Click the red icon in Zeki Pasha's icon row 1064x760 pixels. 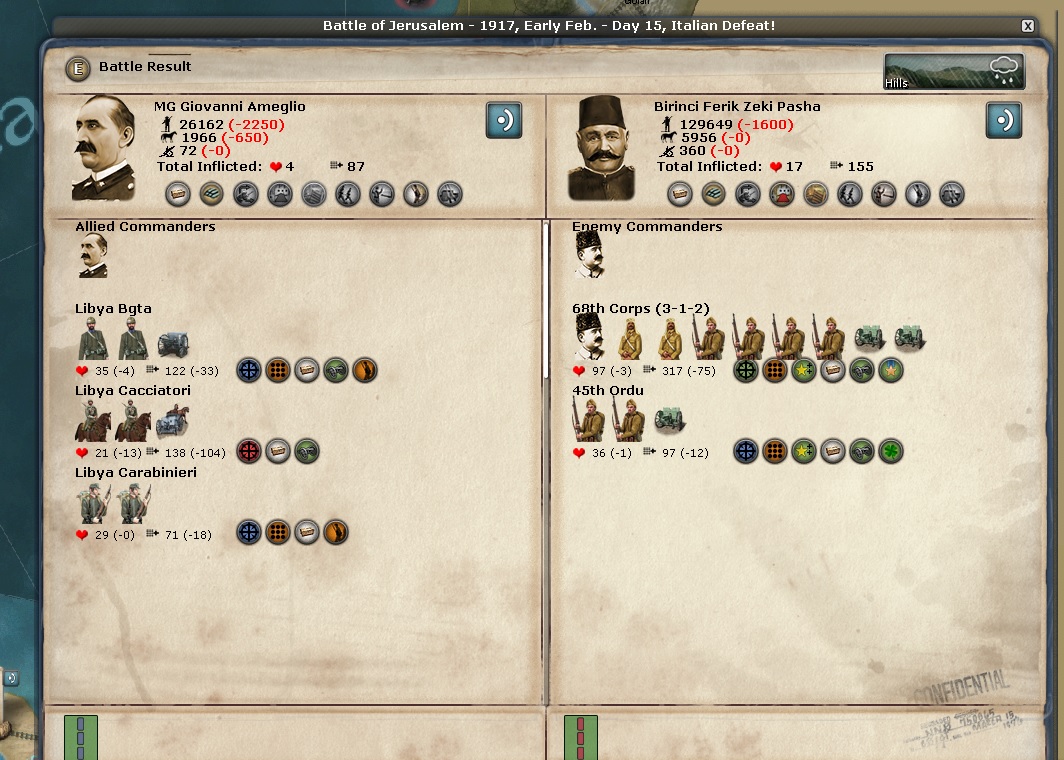click(781, 194)
